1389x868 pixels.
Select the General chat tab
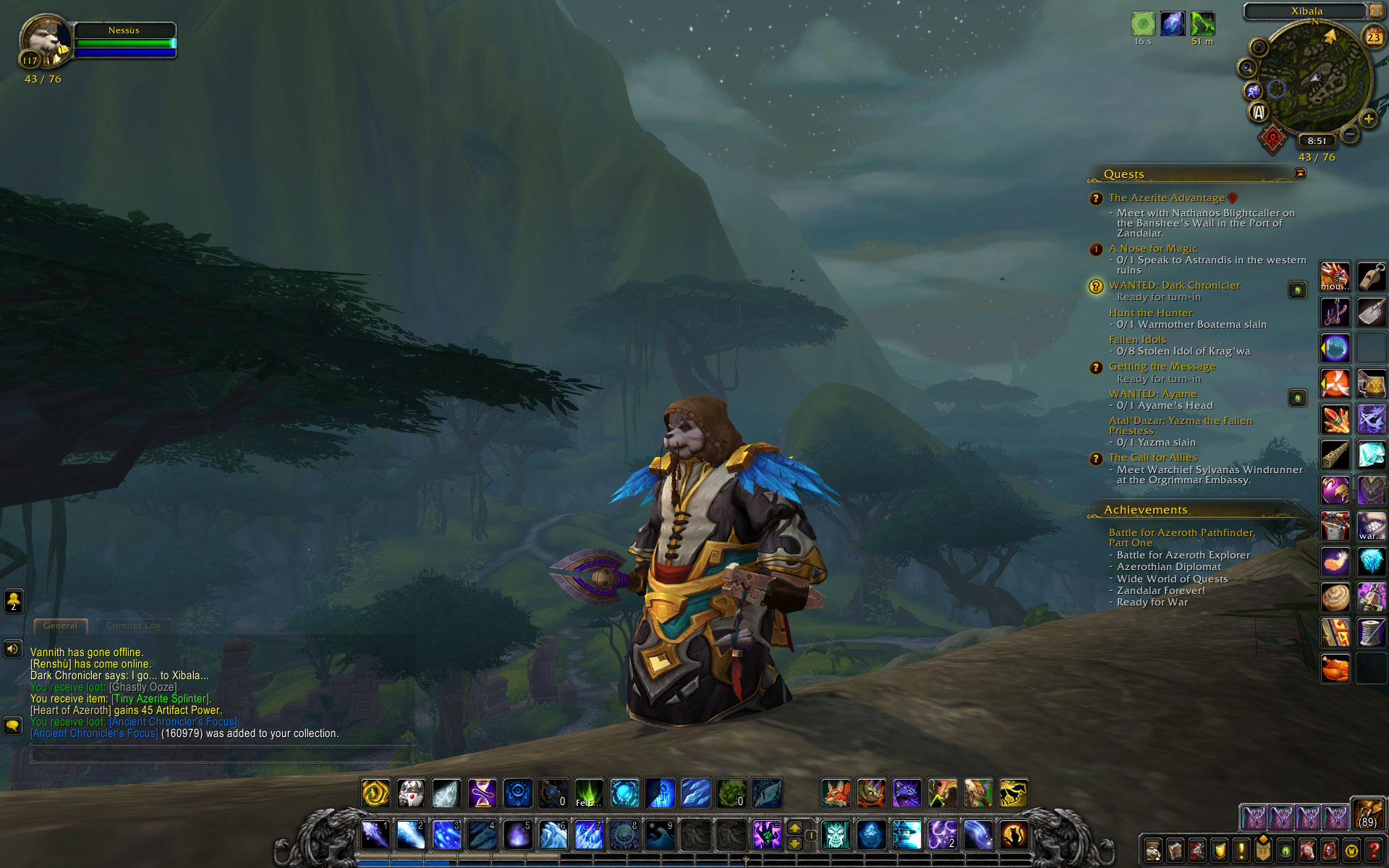[x=60, y=626]
